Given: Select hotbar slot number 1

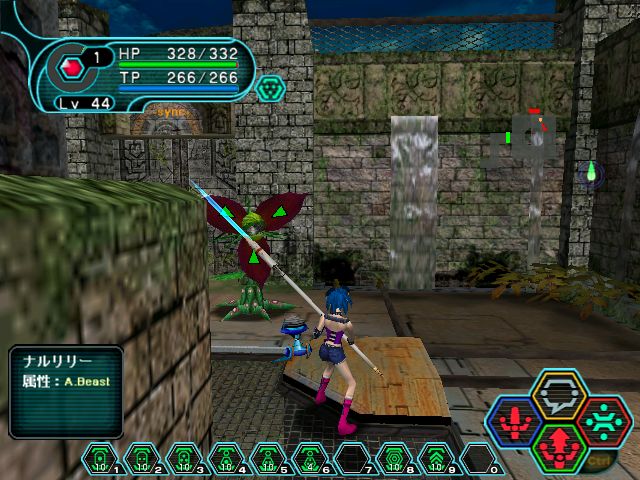Looking at the screenshot, I should [99, 459].
